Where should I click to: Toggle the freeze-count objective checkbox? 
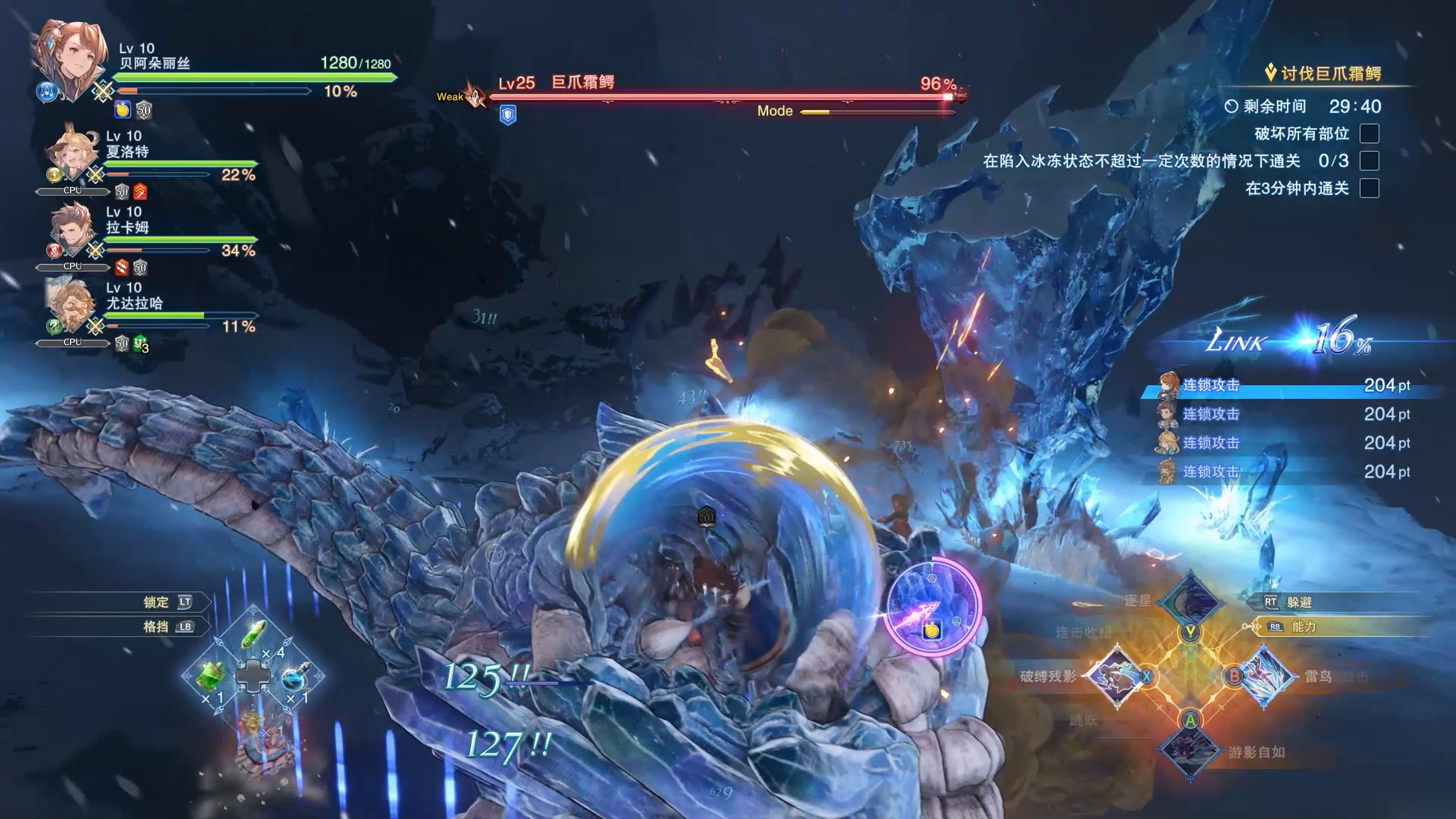coord(1369,161)
